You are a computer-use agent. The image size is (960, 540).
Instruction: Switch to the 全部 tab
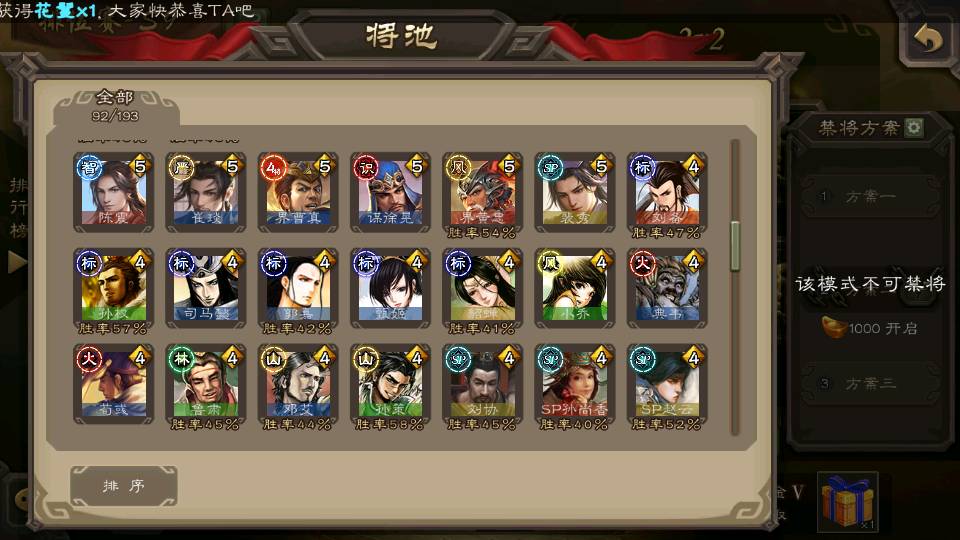pos(115,104)
